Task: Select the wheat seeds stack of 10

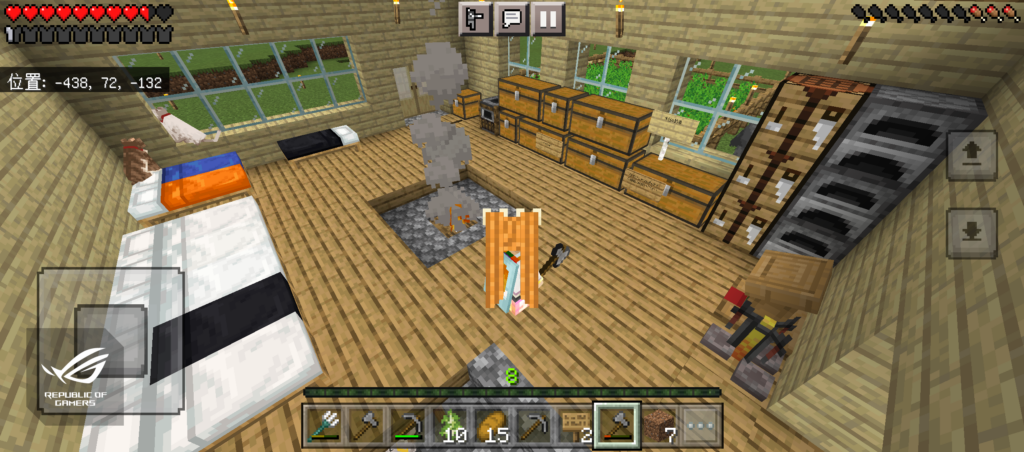Action: click(450, 427)
